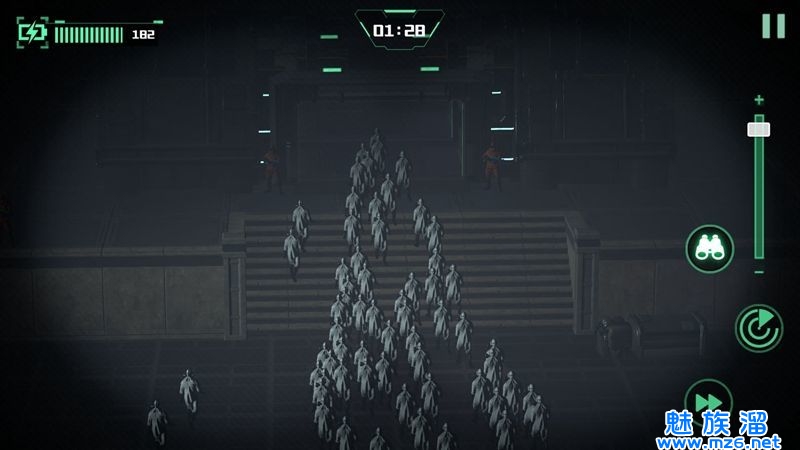Decrease zoom with the minus sign
Screen dimensions: 800x450
(x=759, y=272)
